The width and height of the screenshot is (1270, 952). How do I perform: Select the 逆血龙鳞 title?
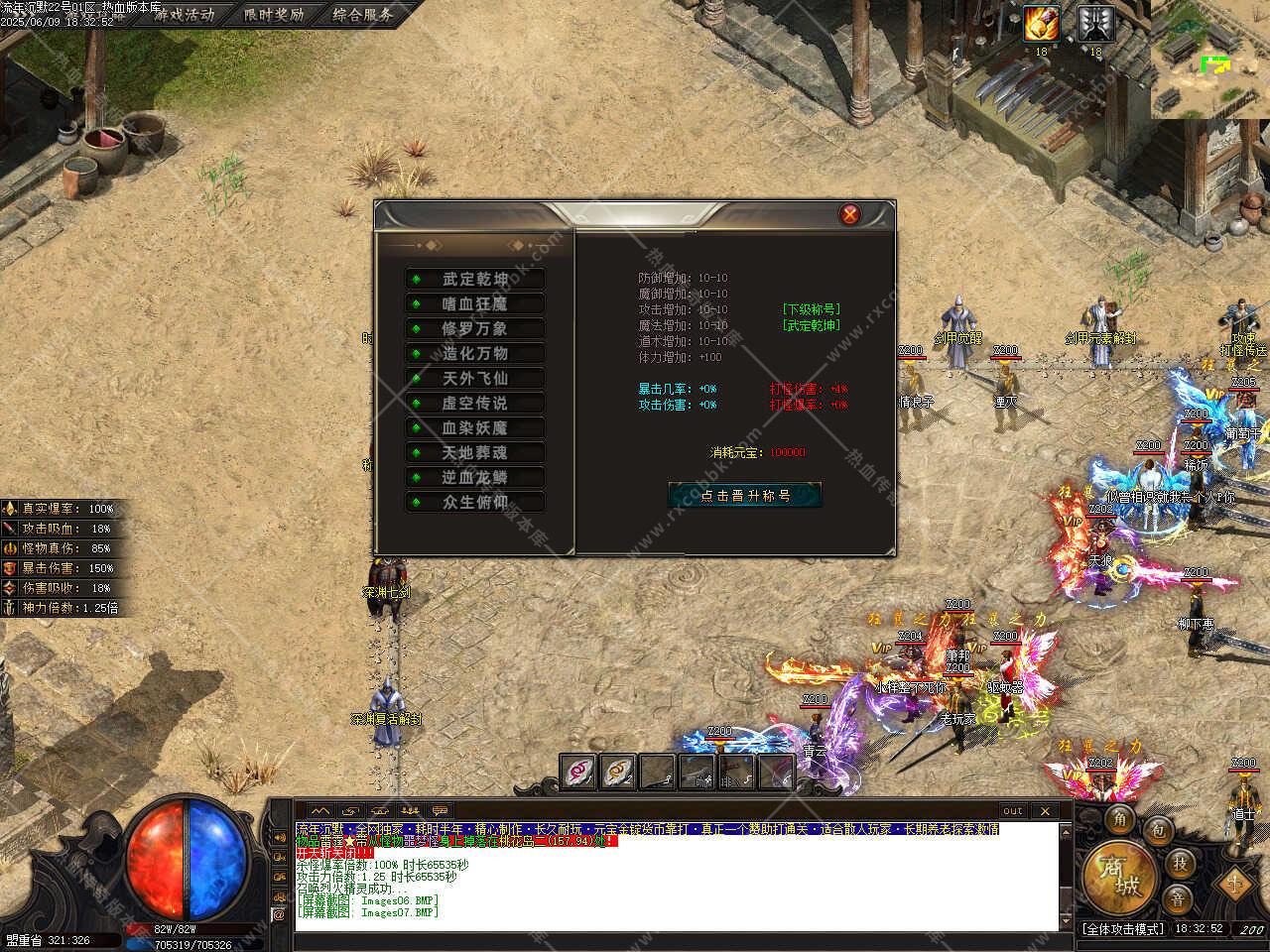(x=475, y=478)
